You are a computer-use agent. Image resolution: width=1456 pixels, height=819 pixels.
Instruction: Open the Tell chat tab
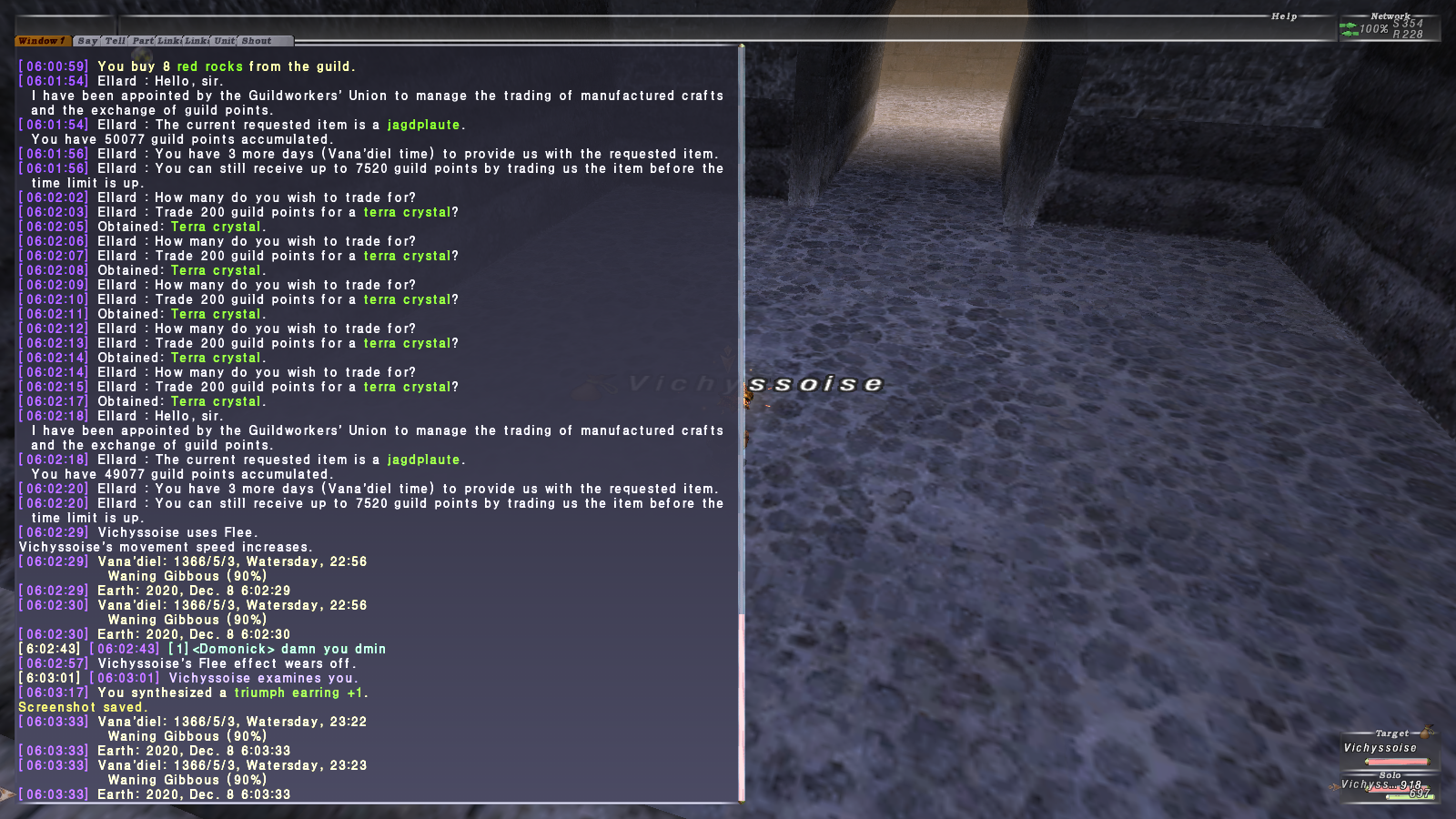pyautogui.click(x=115, y=41)
